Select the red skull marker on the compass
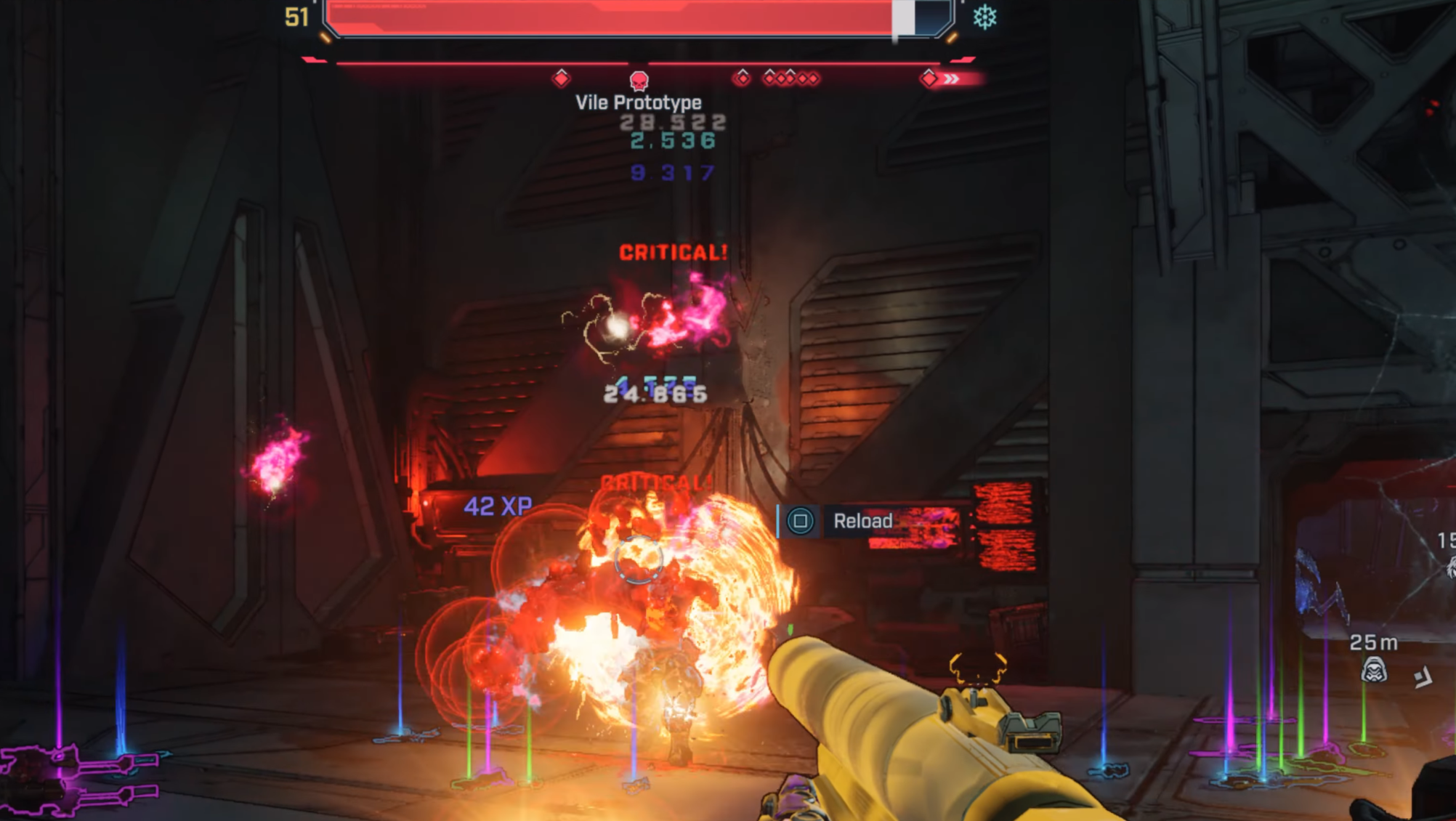 (639, 80)
